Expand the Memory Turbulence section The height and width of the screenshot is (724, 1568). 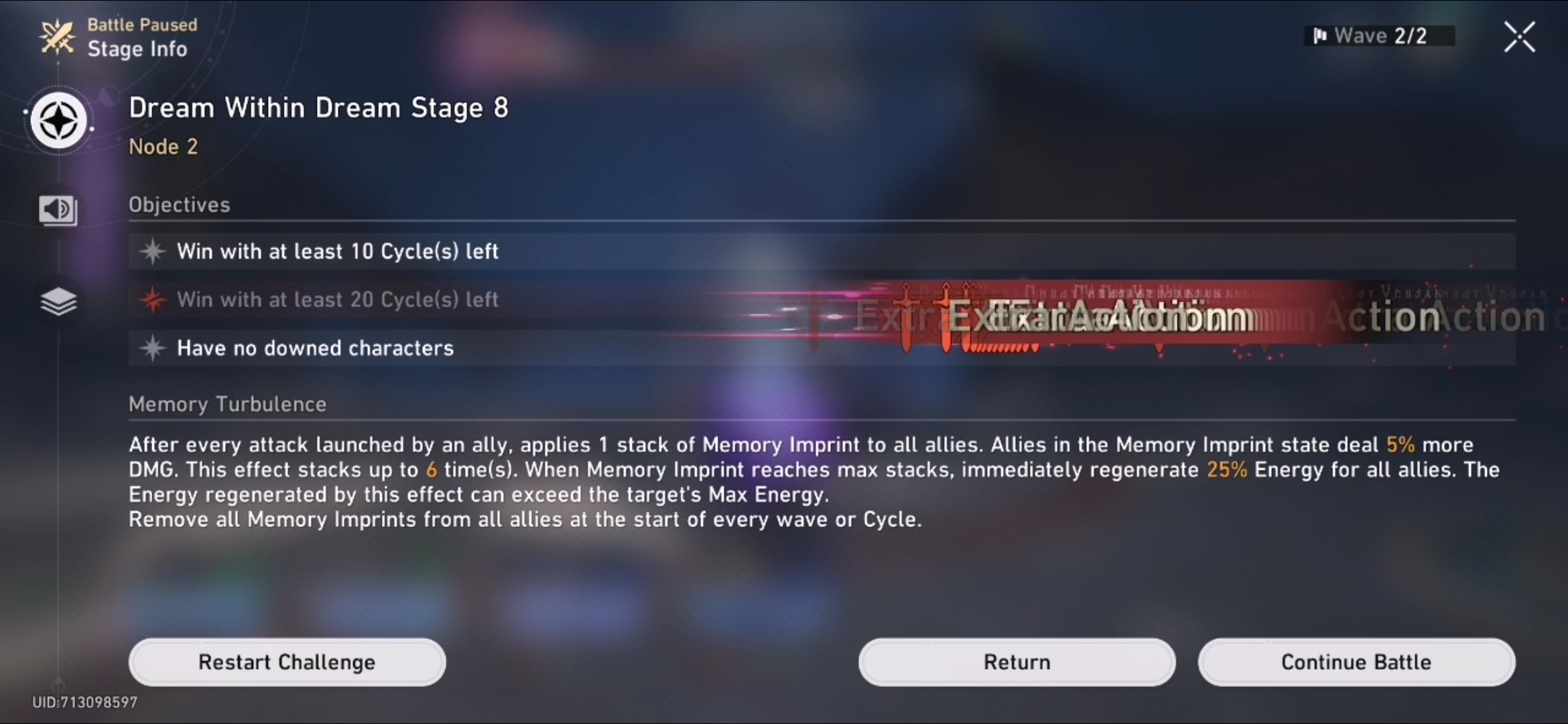click(227, 404)
